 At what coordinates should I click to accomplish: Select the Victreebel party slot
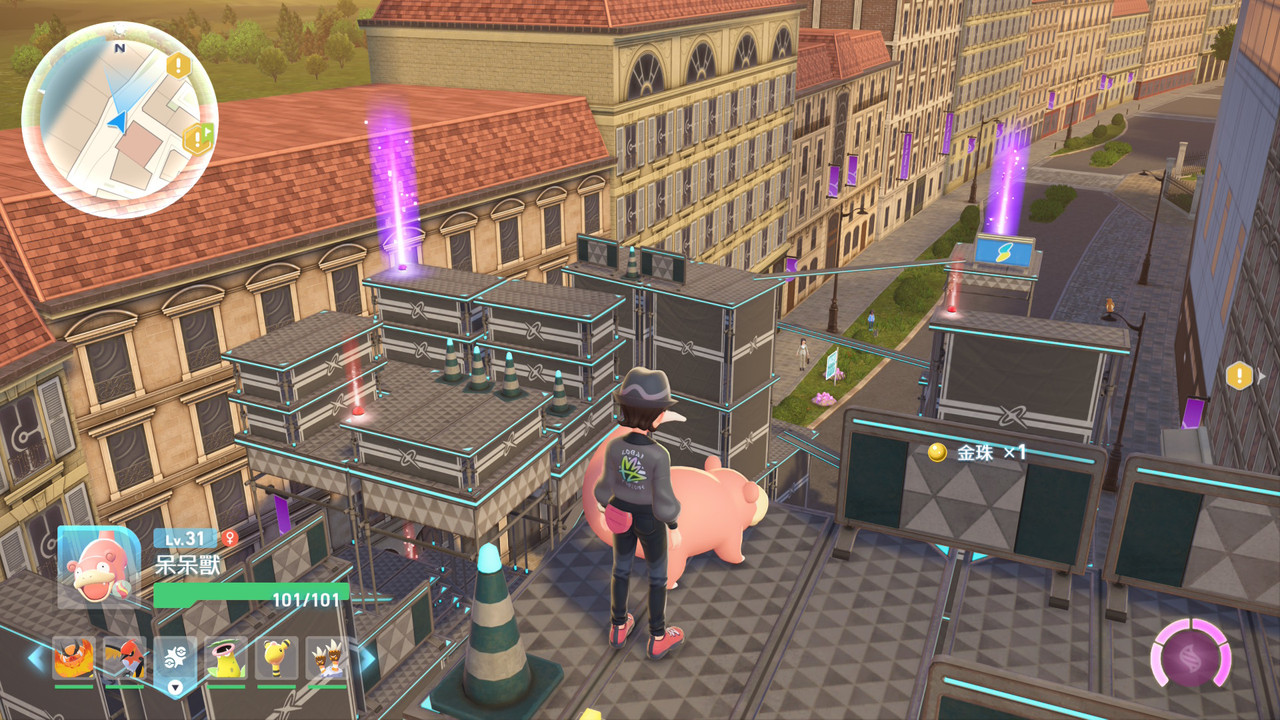coord(226,658)
